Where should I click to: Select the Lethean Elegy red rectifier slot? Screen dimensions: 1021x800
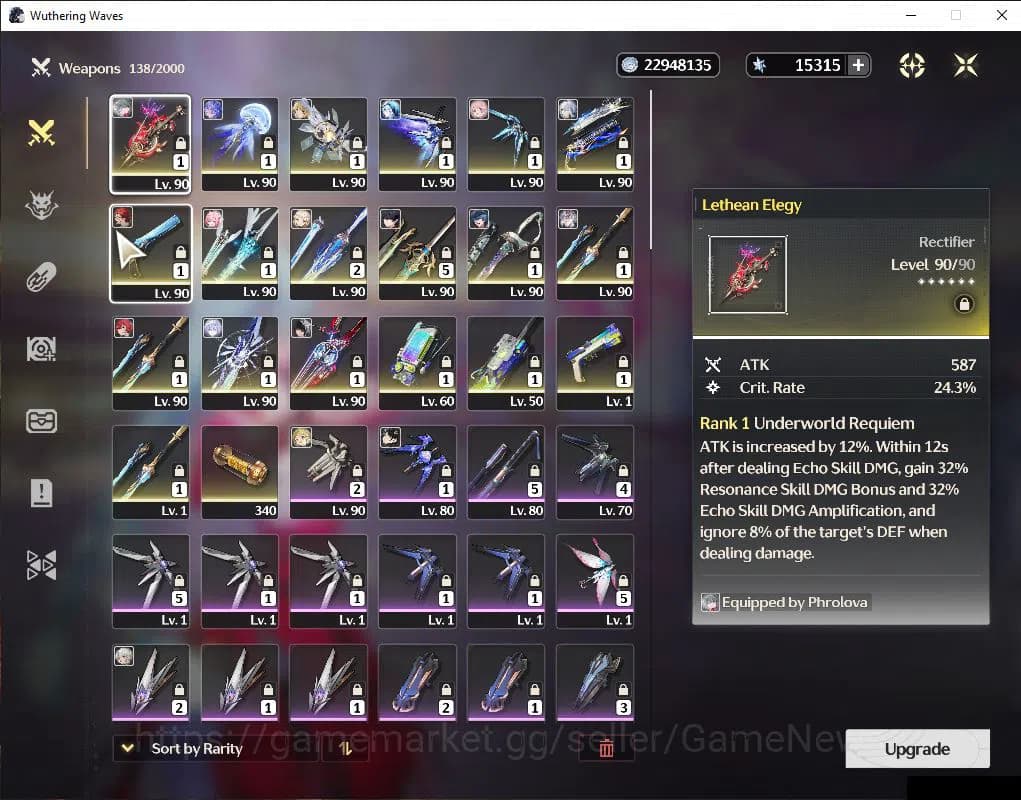coord(150,142)
